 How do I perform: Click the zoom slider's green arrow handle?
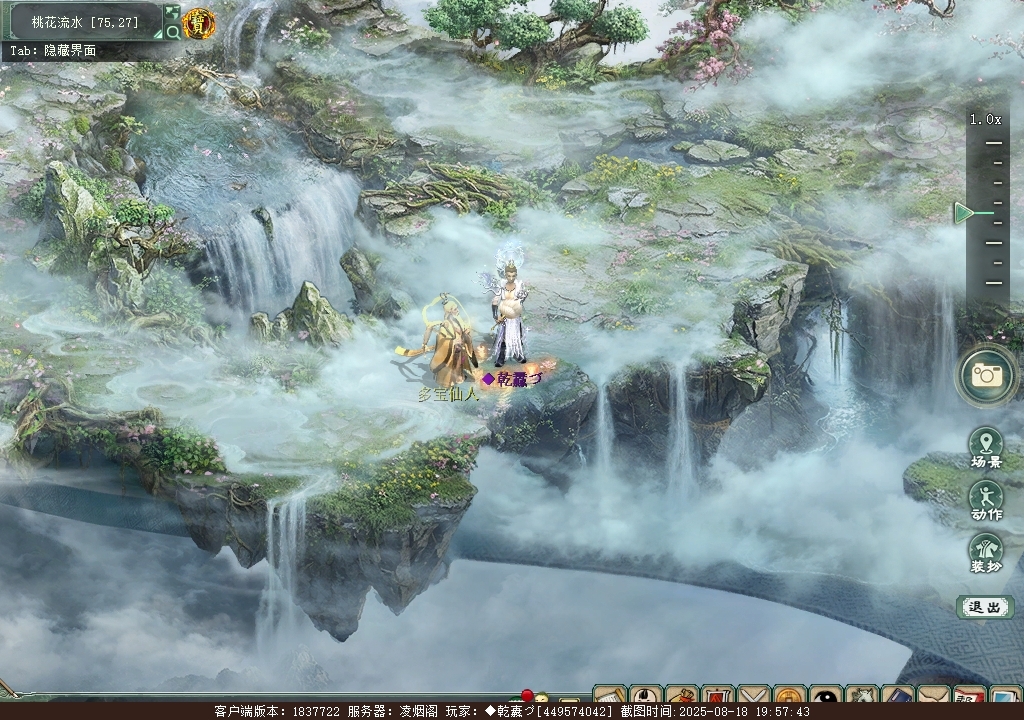coord(964,213)
